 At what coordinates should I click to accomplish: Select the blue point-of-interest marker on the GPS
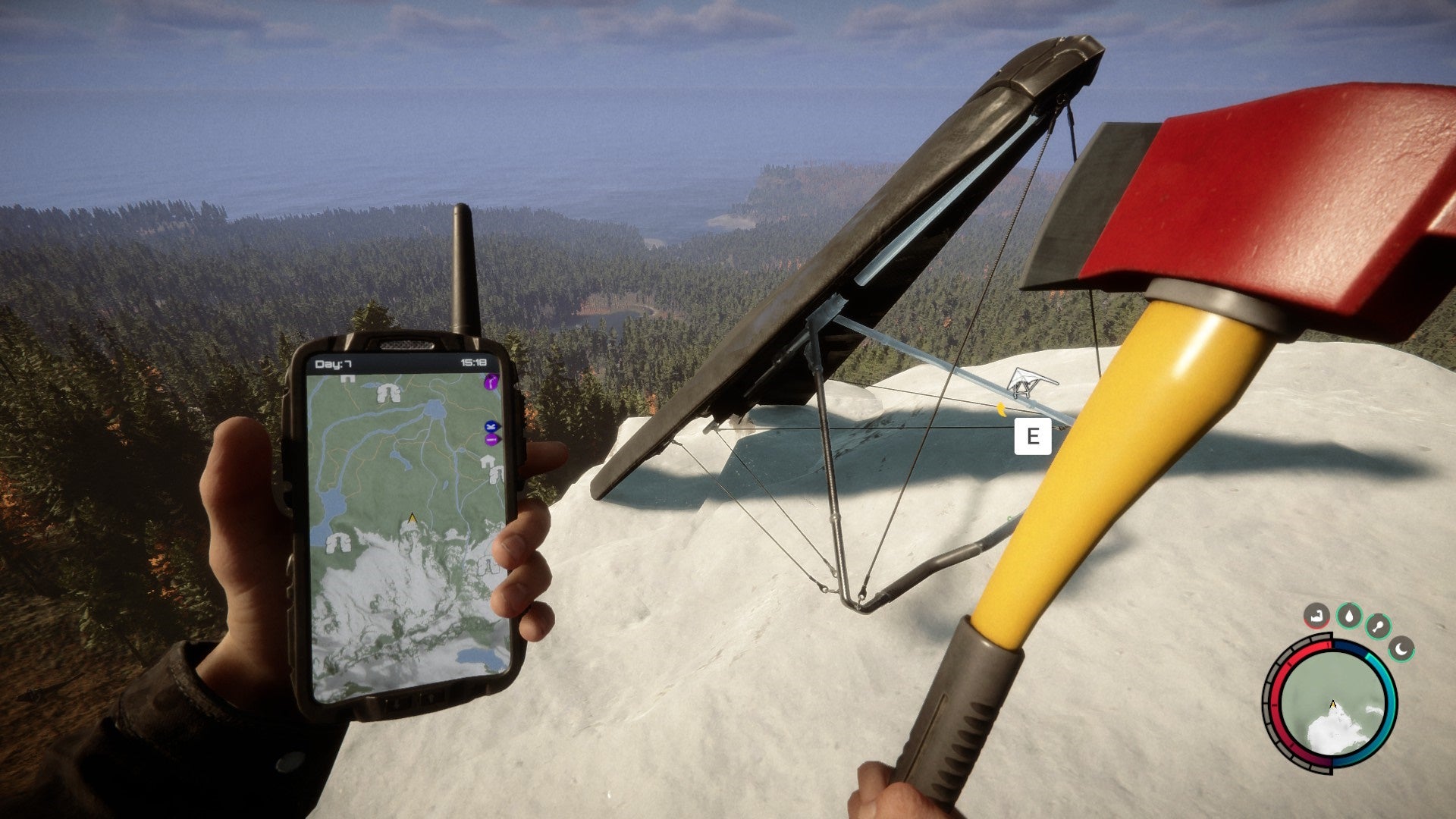click(x=490, y=426)
